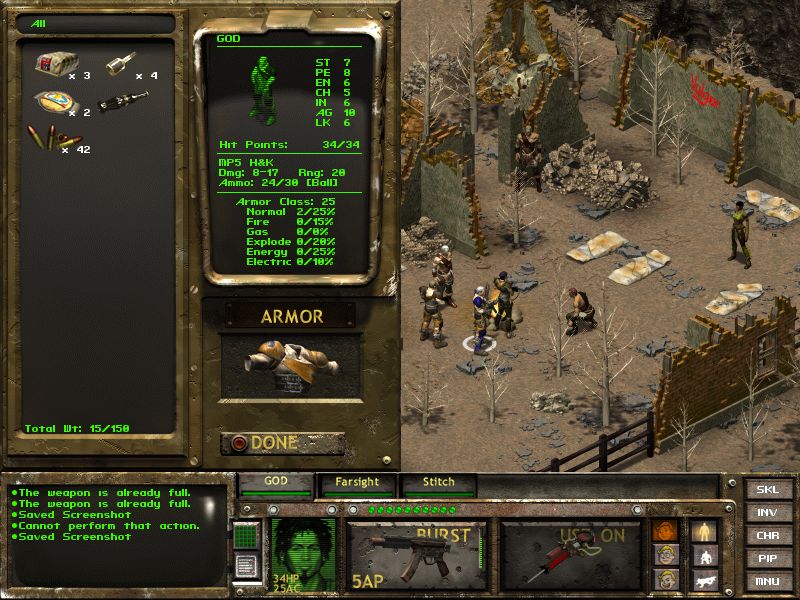Pick the dark bottle-shaped item in the inventory

121,102
